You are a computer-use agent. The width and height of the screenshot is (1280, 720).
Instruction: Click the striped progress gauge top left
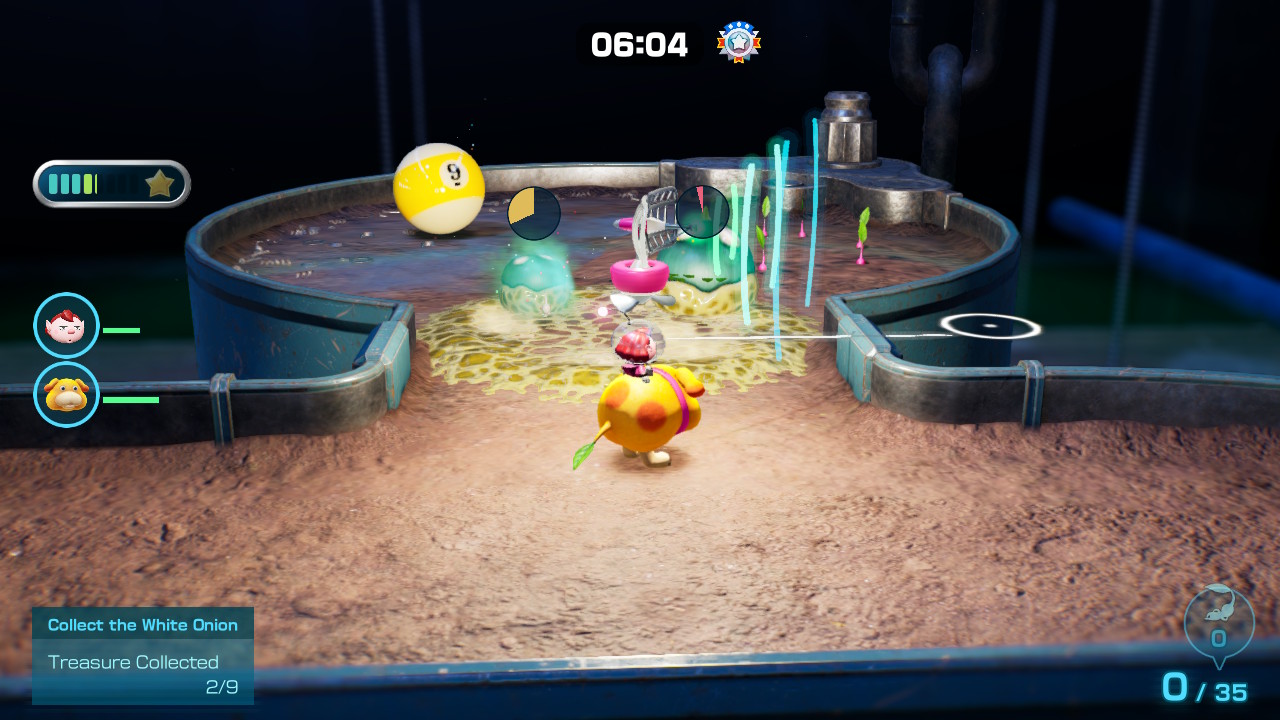(110, 183)
